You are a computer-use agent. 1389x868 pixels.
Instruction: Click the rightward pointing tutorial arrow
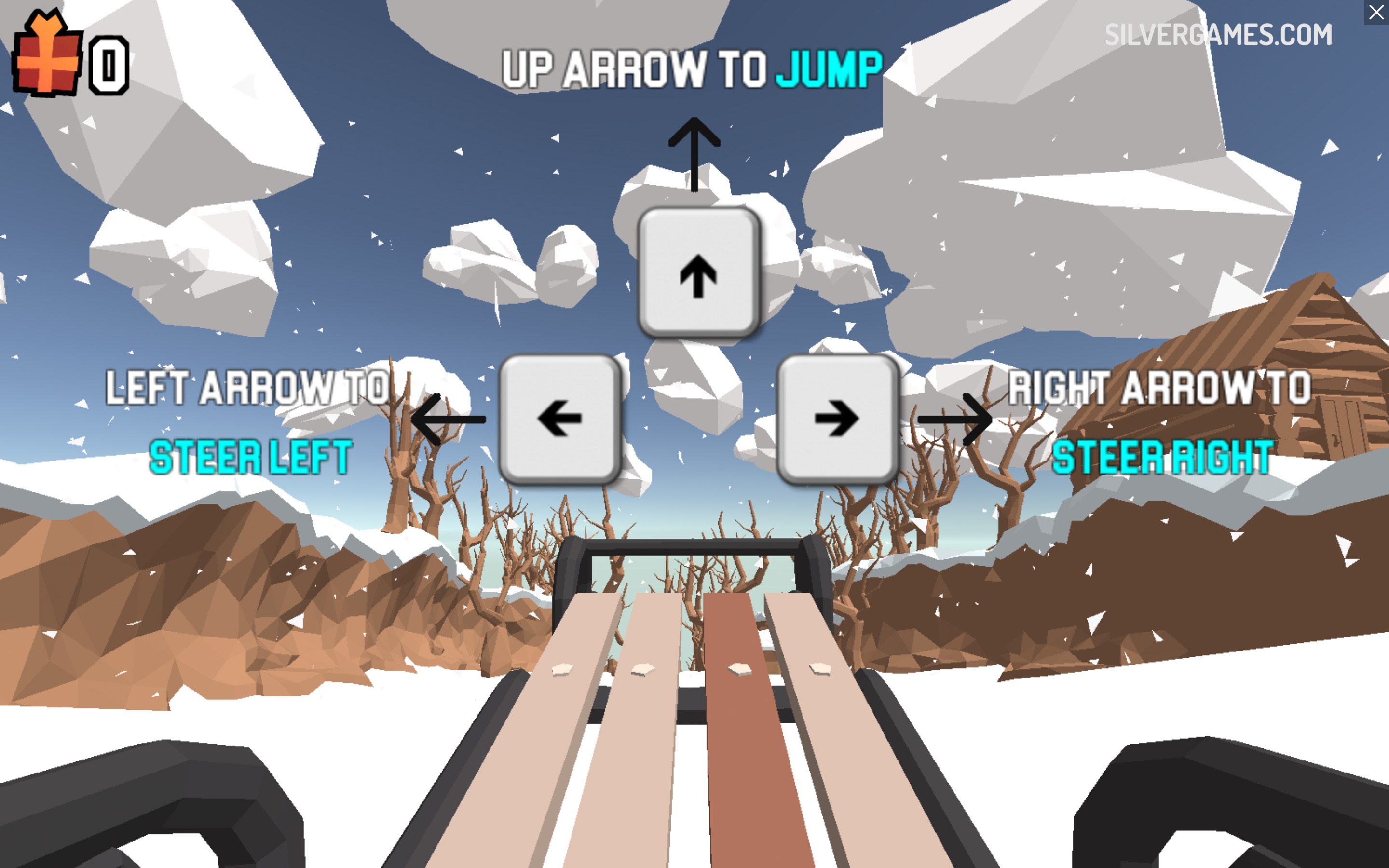(953, 419)
